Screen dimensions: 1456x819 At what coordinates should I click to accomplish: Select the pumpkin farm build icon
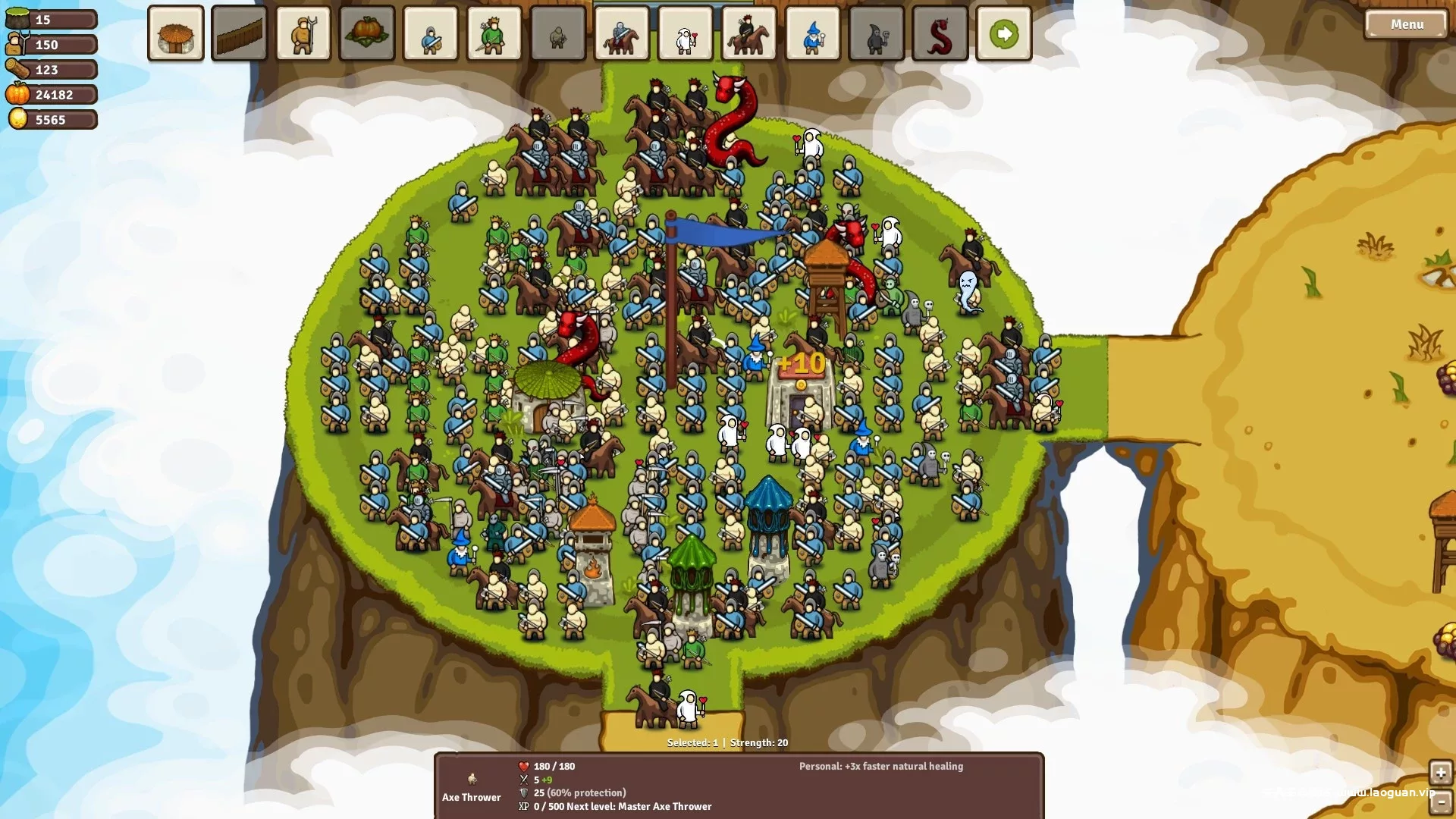[367, 34]
